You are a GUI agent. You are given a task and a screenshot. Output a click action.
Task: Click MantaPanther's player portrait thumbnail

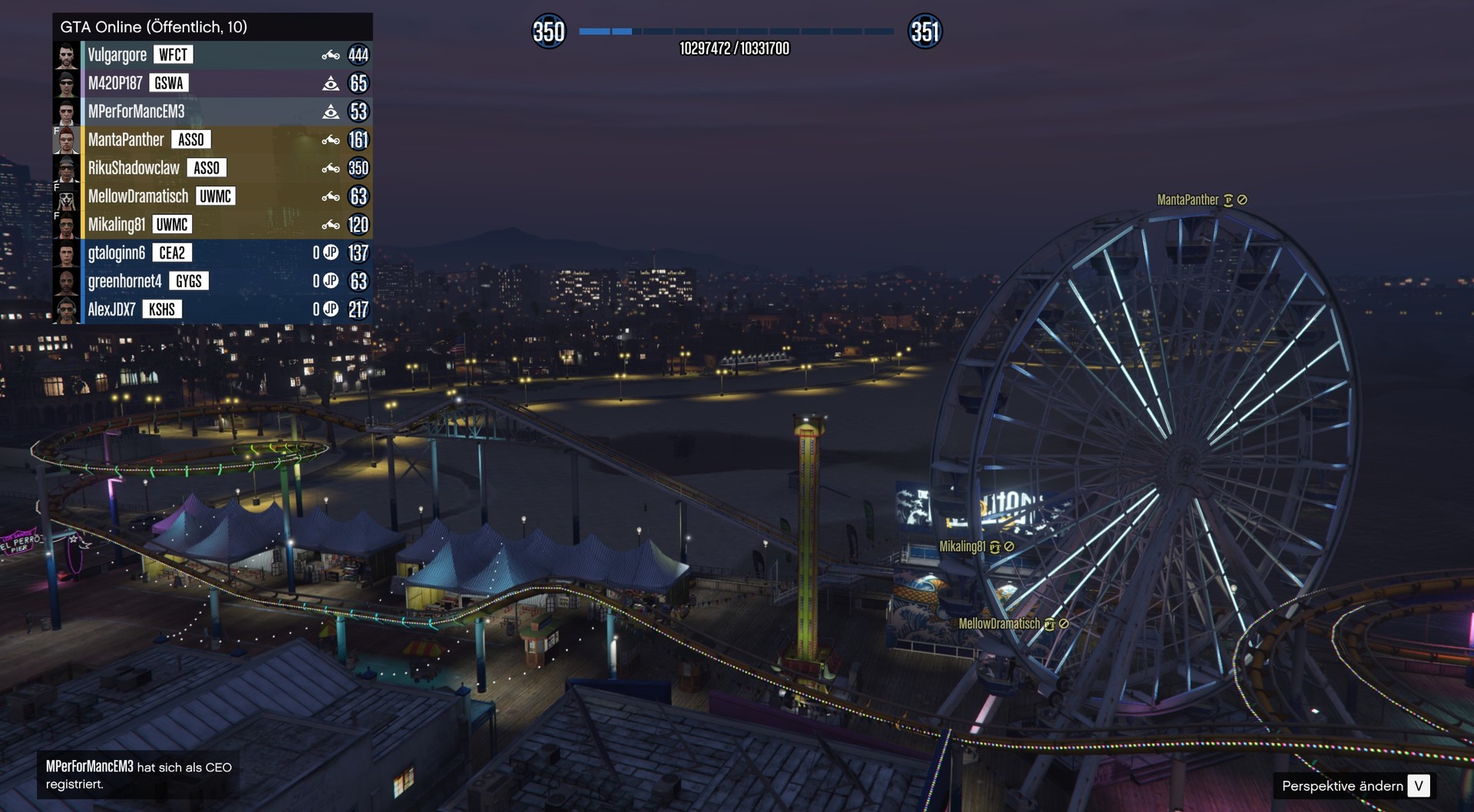pyautogui.click(x=67, y=140)
